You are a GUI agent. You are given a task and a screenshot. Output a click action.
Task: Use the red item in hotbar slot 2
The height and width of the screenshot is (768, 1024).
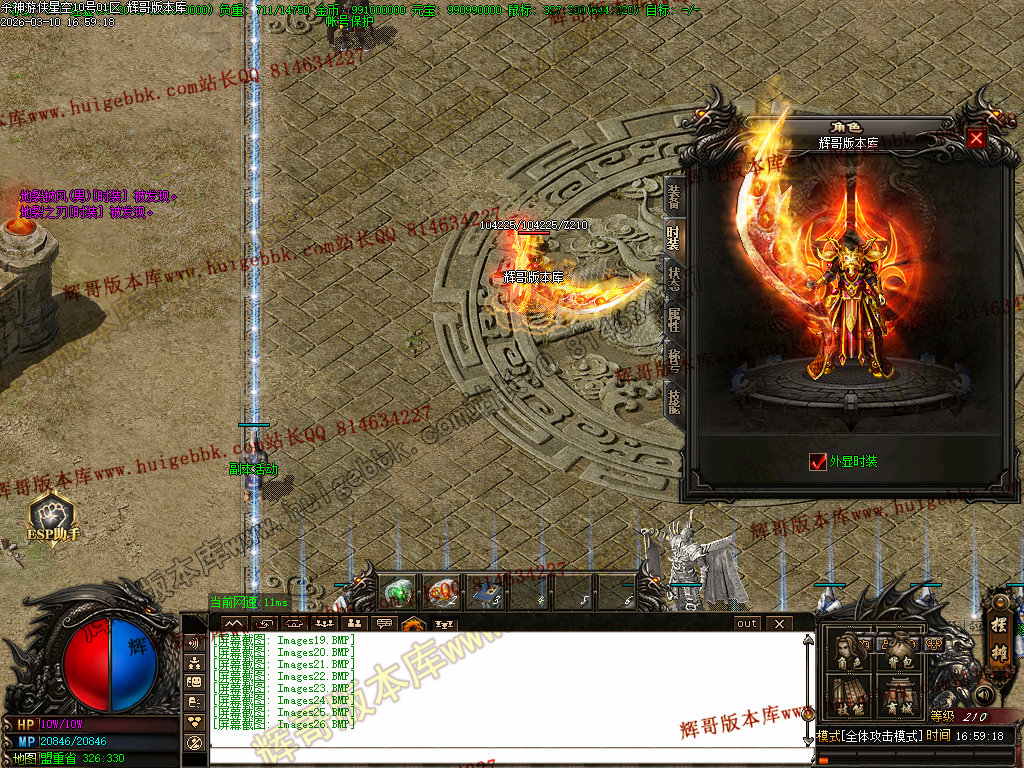click(441, 591)
